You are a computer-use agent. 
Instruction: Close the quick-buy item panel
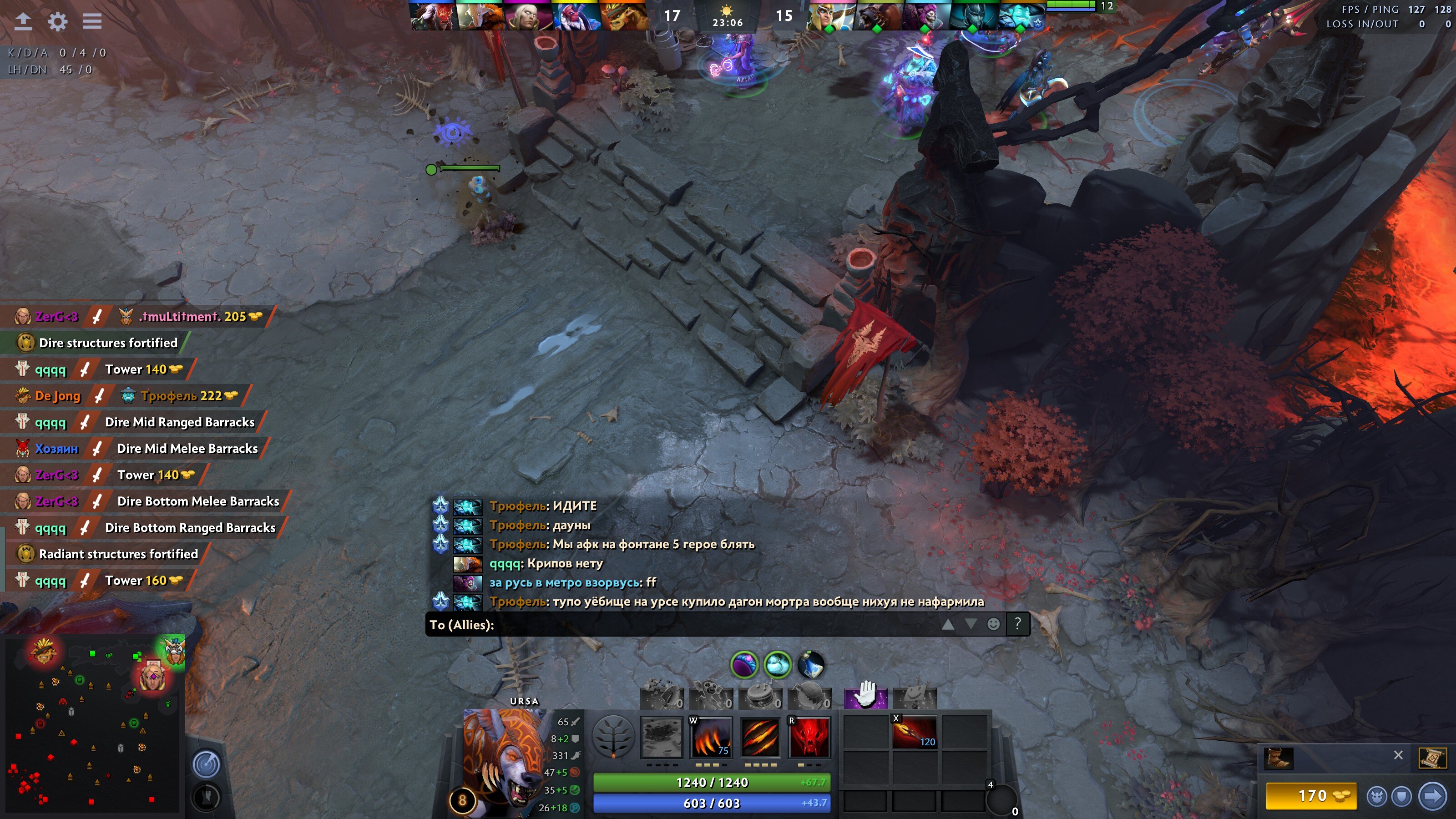tap(1398, 755)
